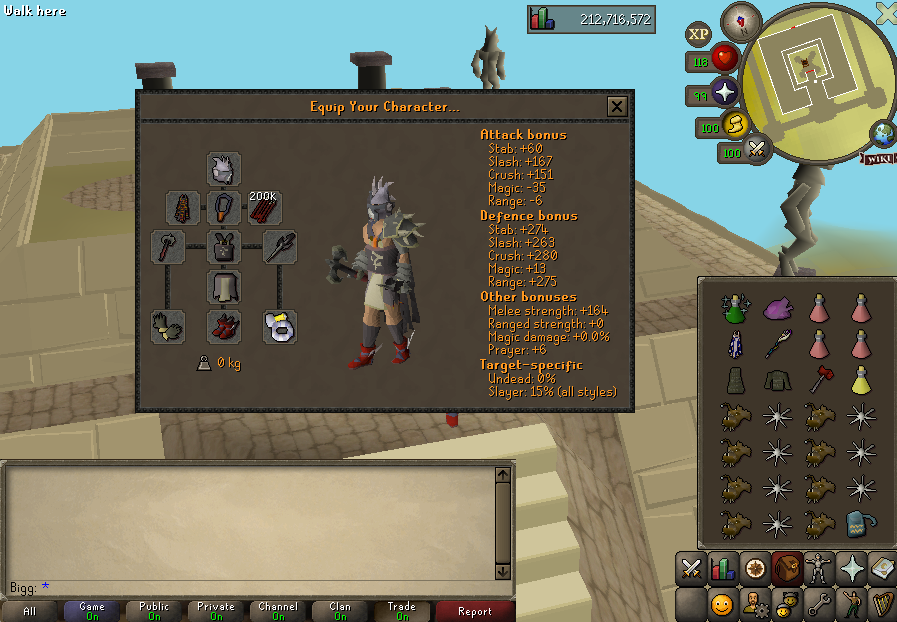Switch to the Skills tab
The image size is (897, 622).
(x=723, y=569)
